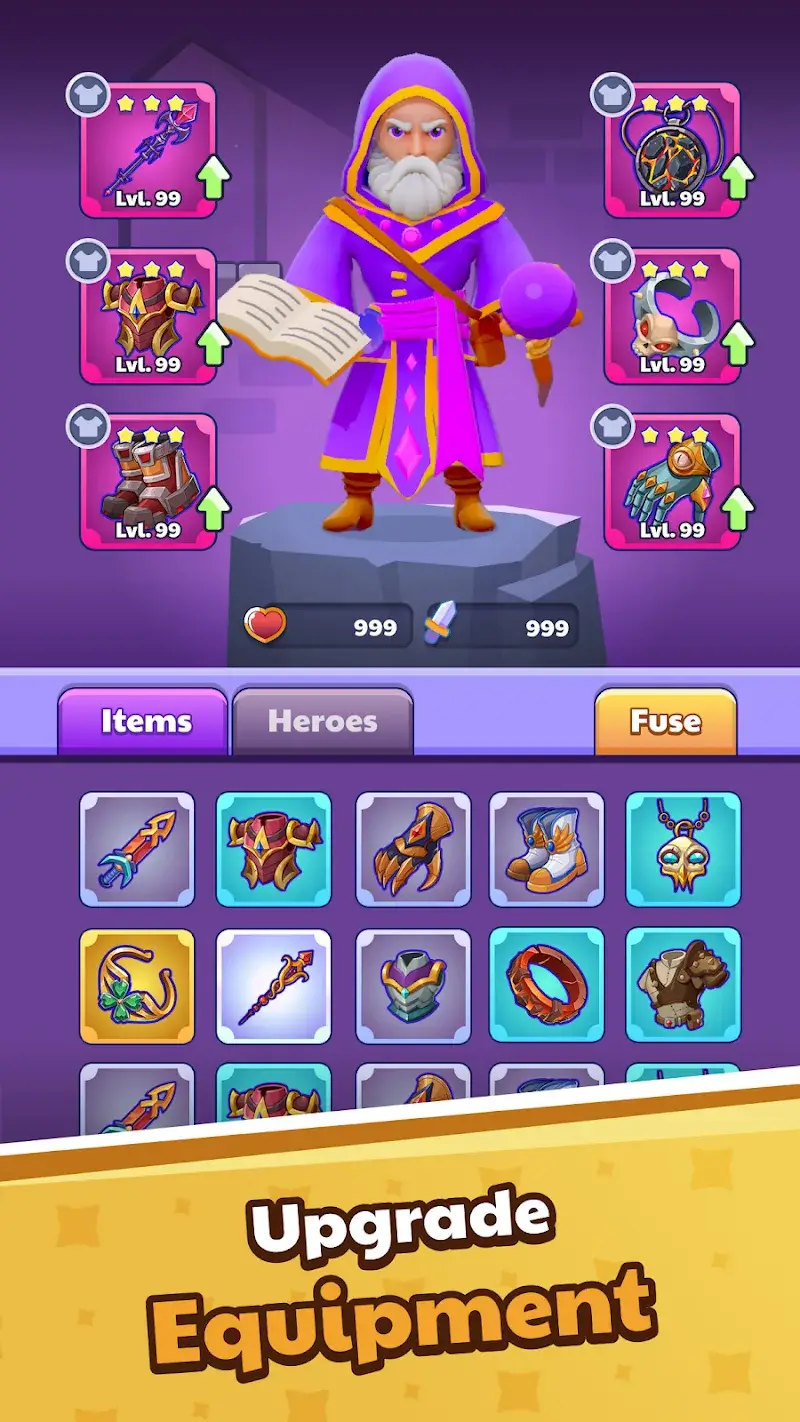
Task: Select the brown leather tunic item
Action: click(x=683, y=985)
